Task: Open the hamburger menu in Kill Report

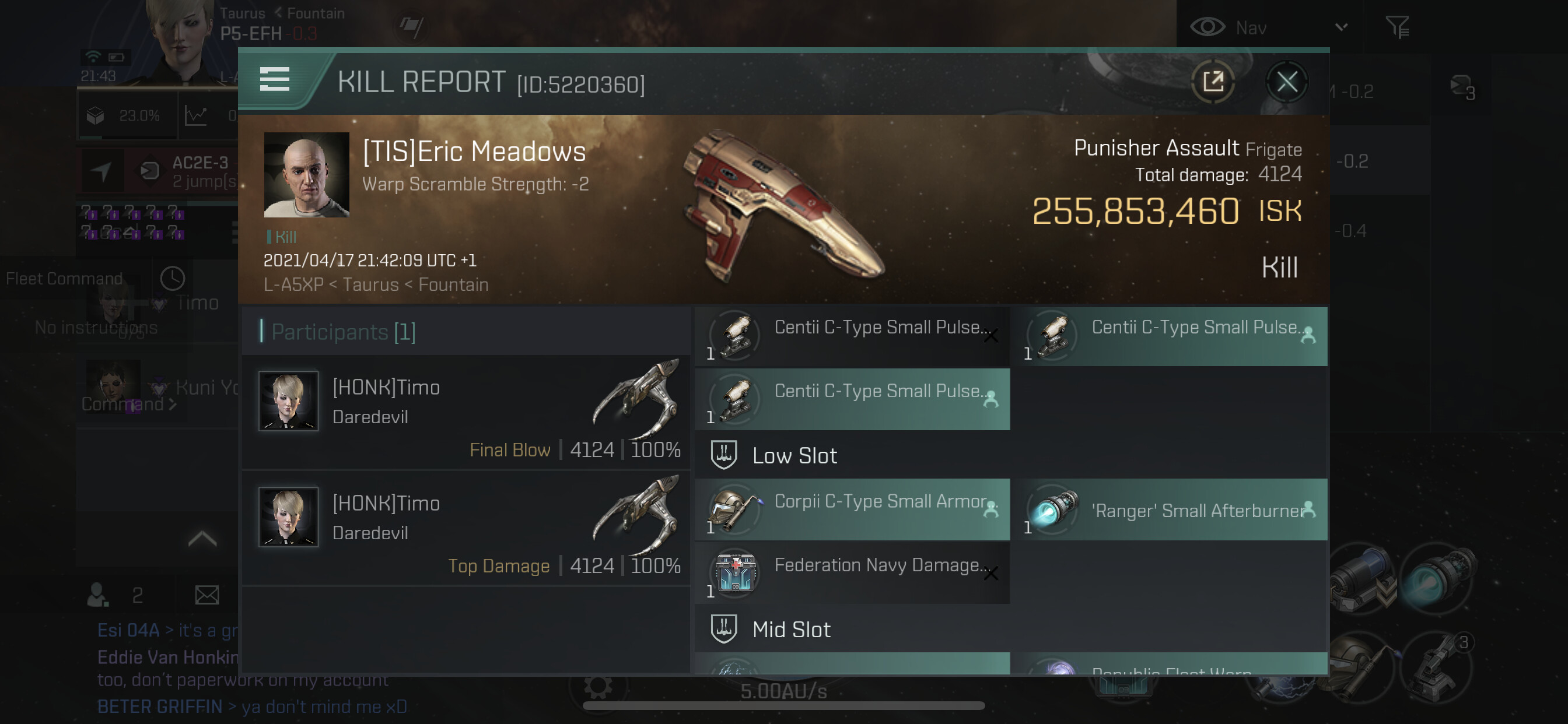Action: click(x=275, y=80)
